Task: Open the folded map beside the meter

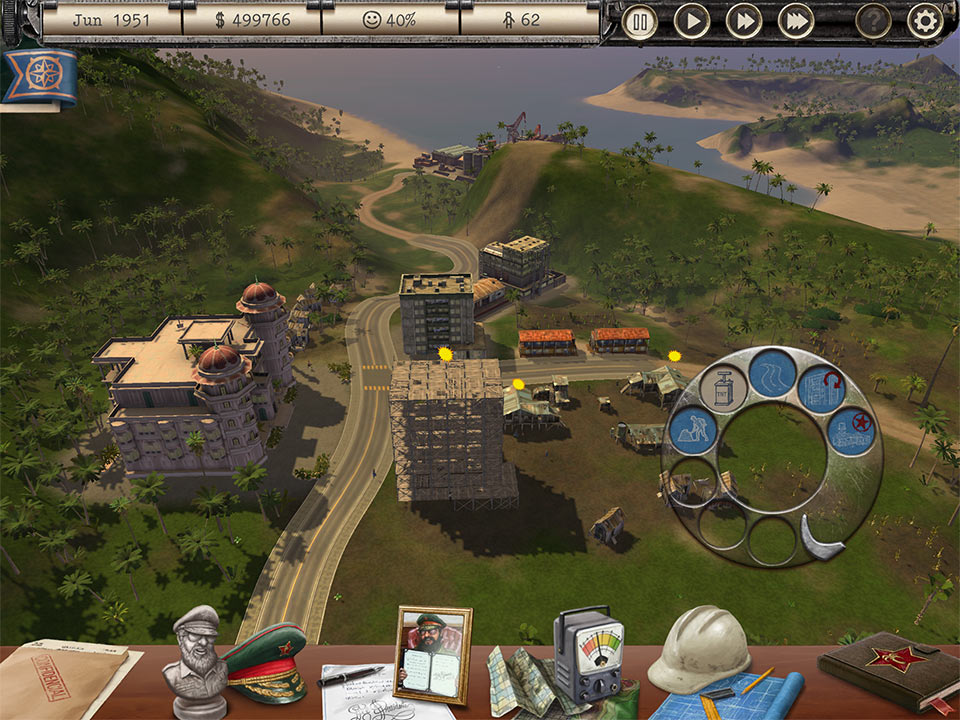Action: 522,680
